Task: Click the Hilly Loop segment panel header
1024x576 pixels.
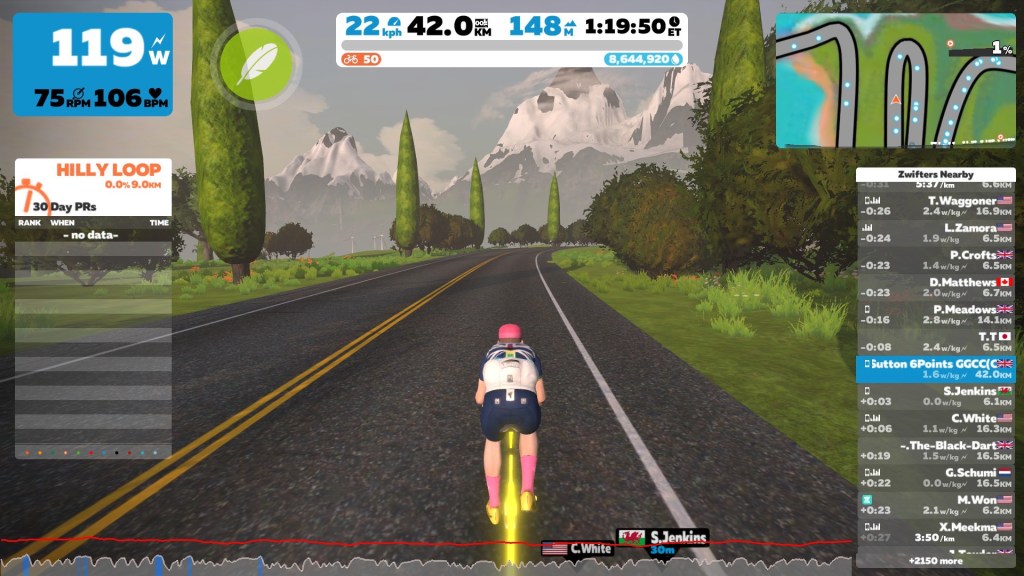Action: [x=94, y=178]
